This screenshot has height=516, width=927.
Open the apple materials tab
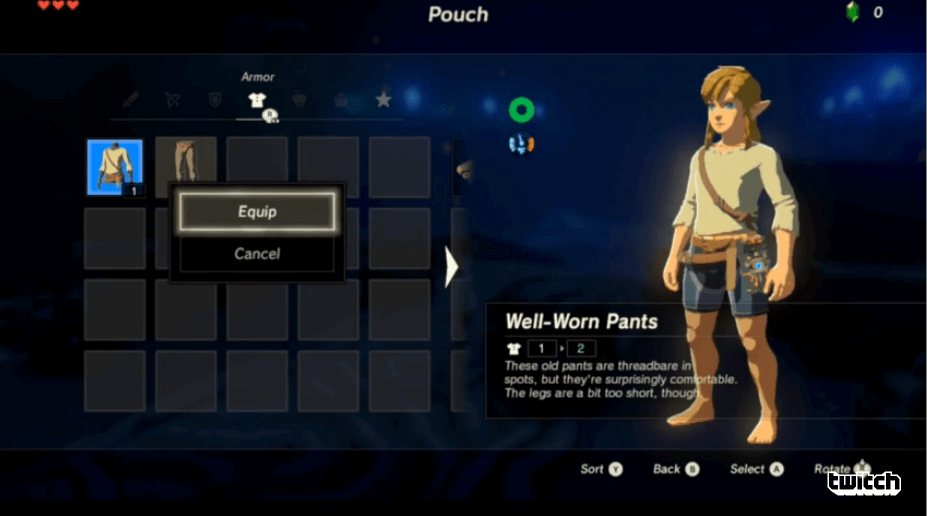pos(299,100)
